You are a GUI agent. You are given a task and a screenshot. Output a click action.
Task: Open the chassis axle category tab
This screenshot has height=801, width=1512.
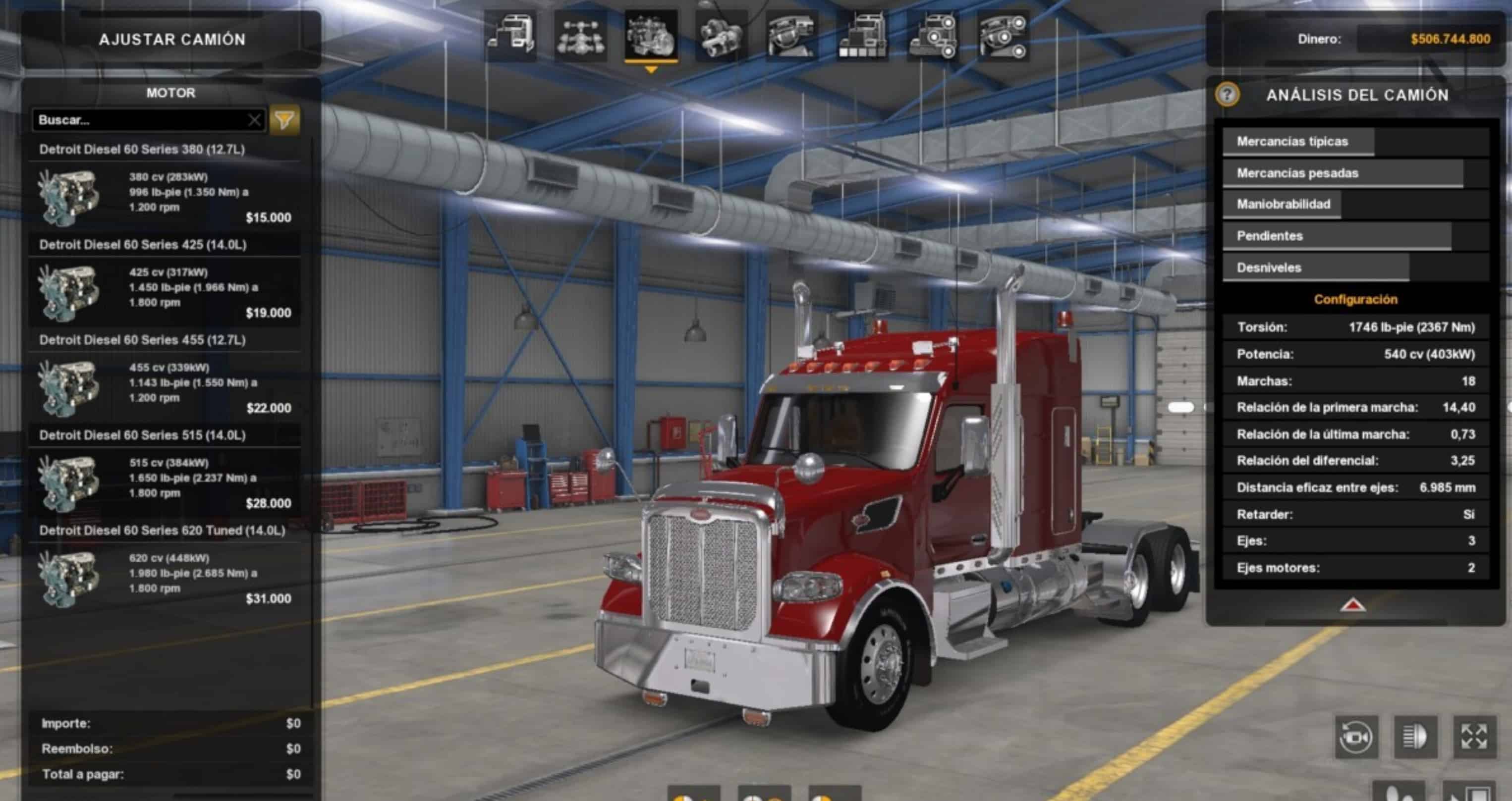point(580,36)
